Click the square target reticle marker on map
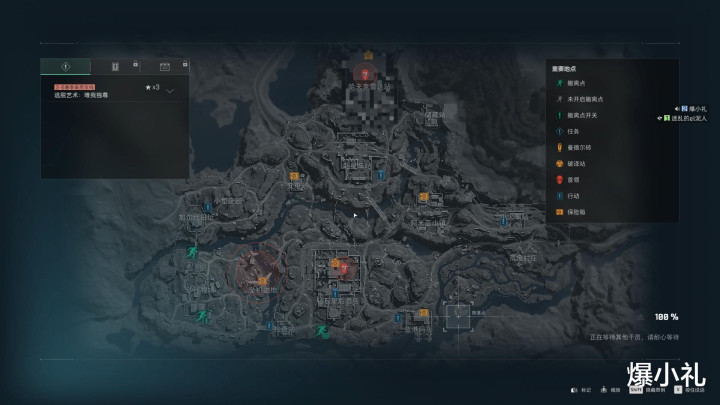This screenshot has width=720, height=405. (x=458, y=316)
